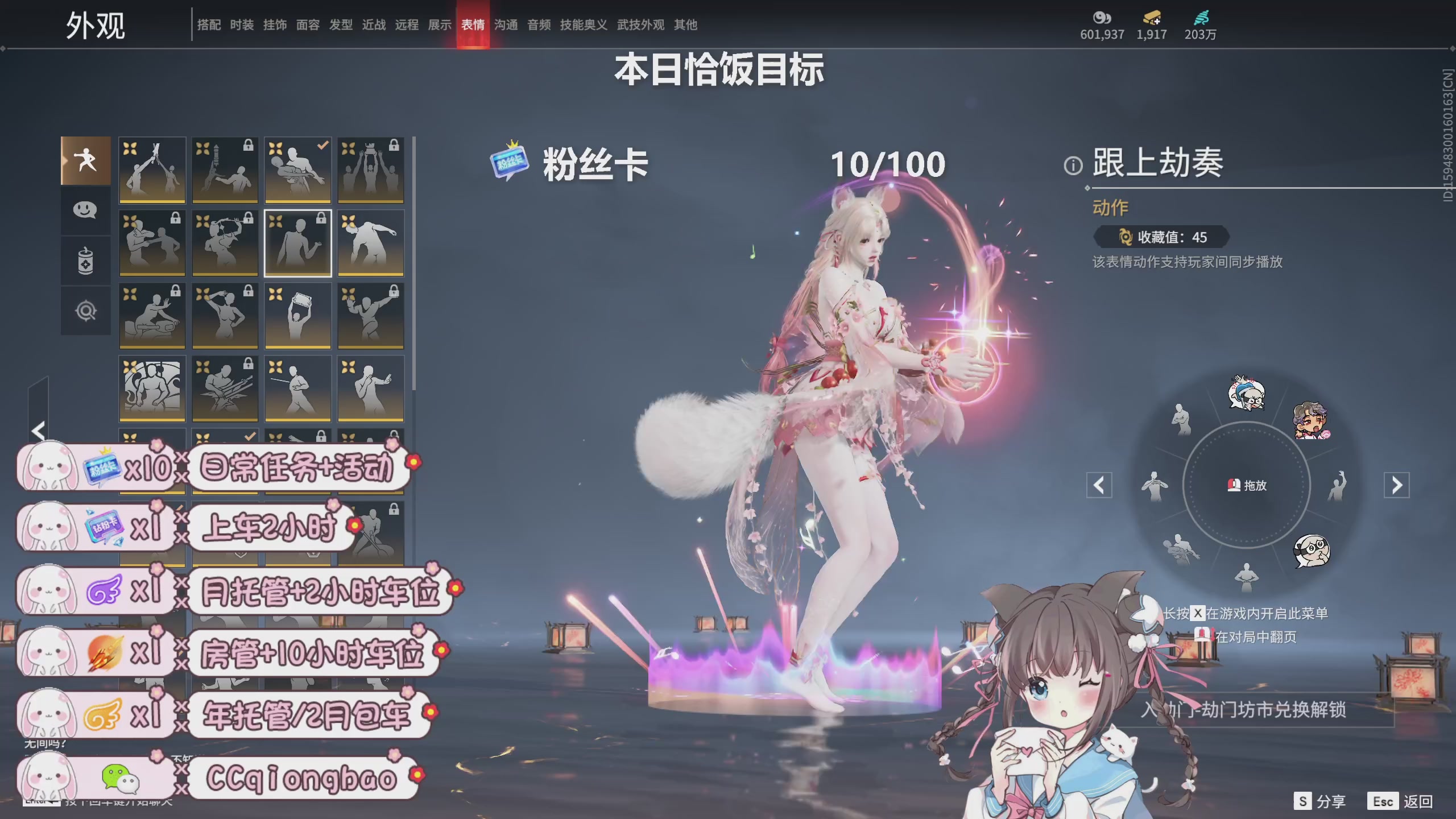Switch to the 时装 tab

241,25
